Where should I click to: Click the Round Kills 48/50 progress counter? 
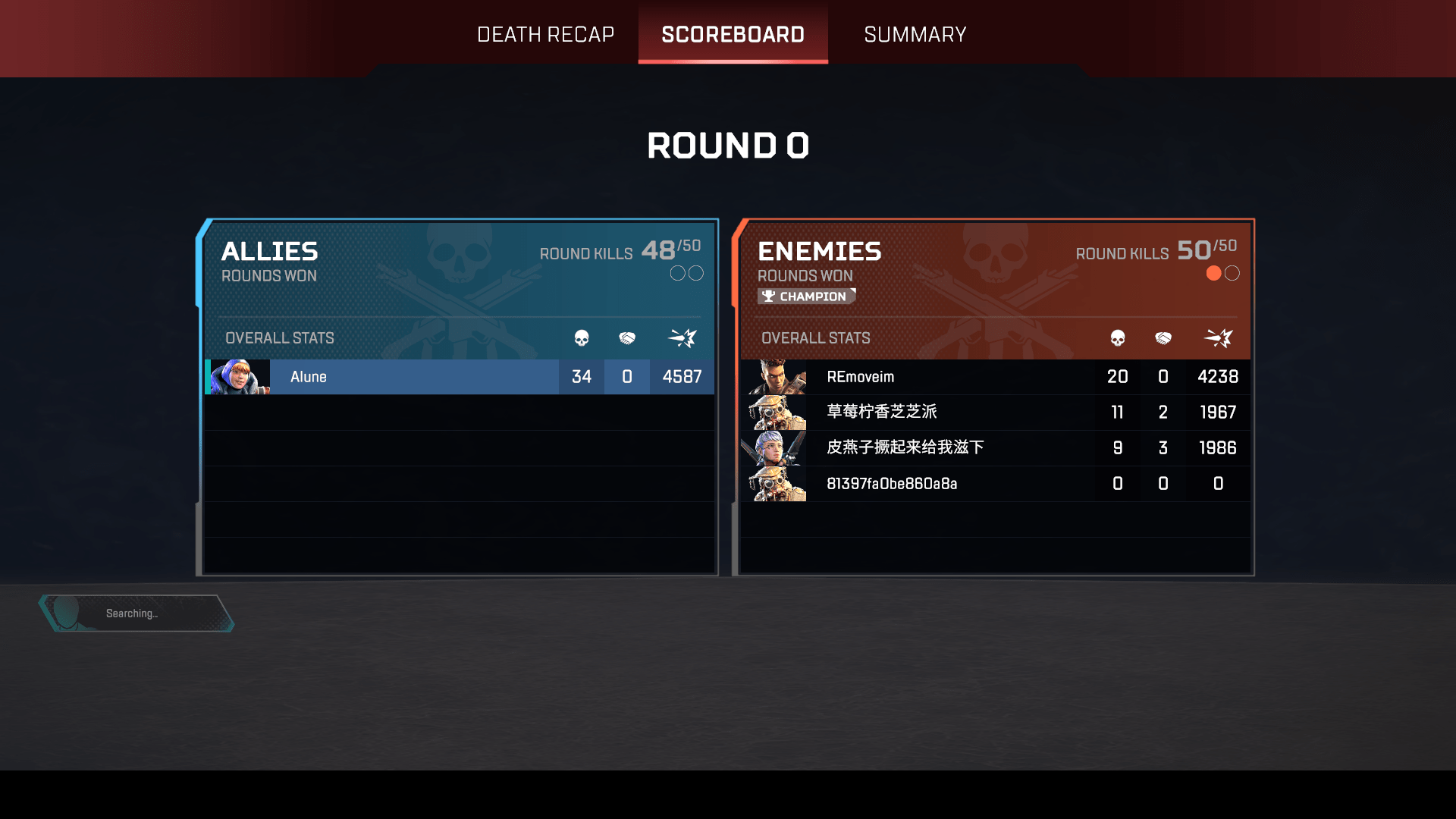tap(619, 251)
